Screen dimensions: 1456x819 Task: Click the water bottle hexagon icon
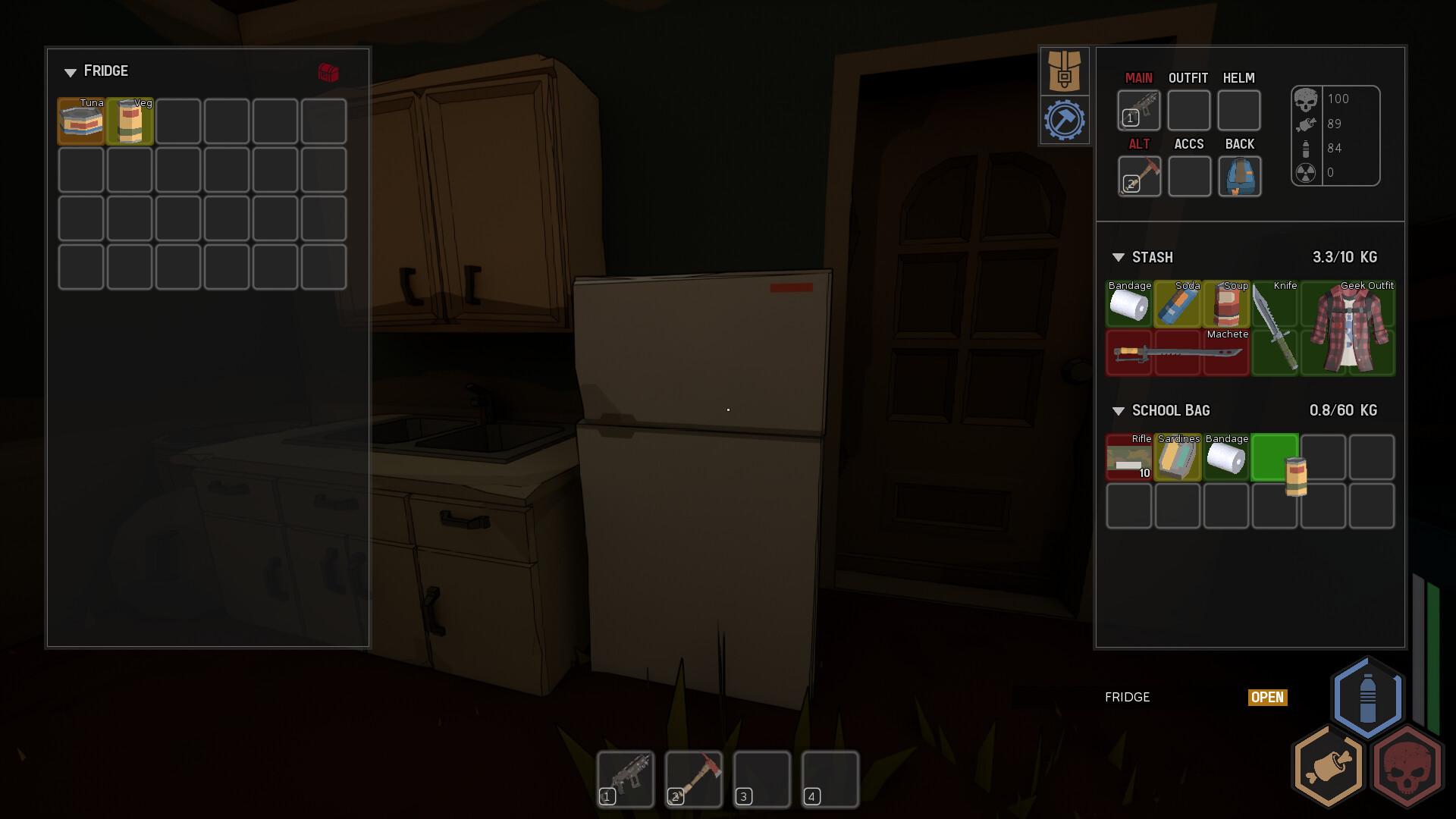click(1367, 698)
